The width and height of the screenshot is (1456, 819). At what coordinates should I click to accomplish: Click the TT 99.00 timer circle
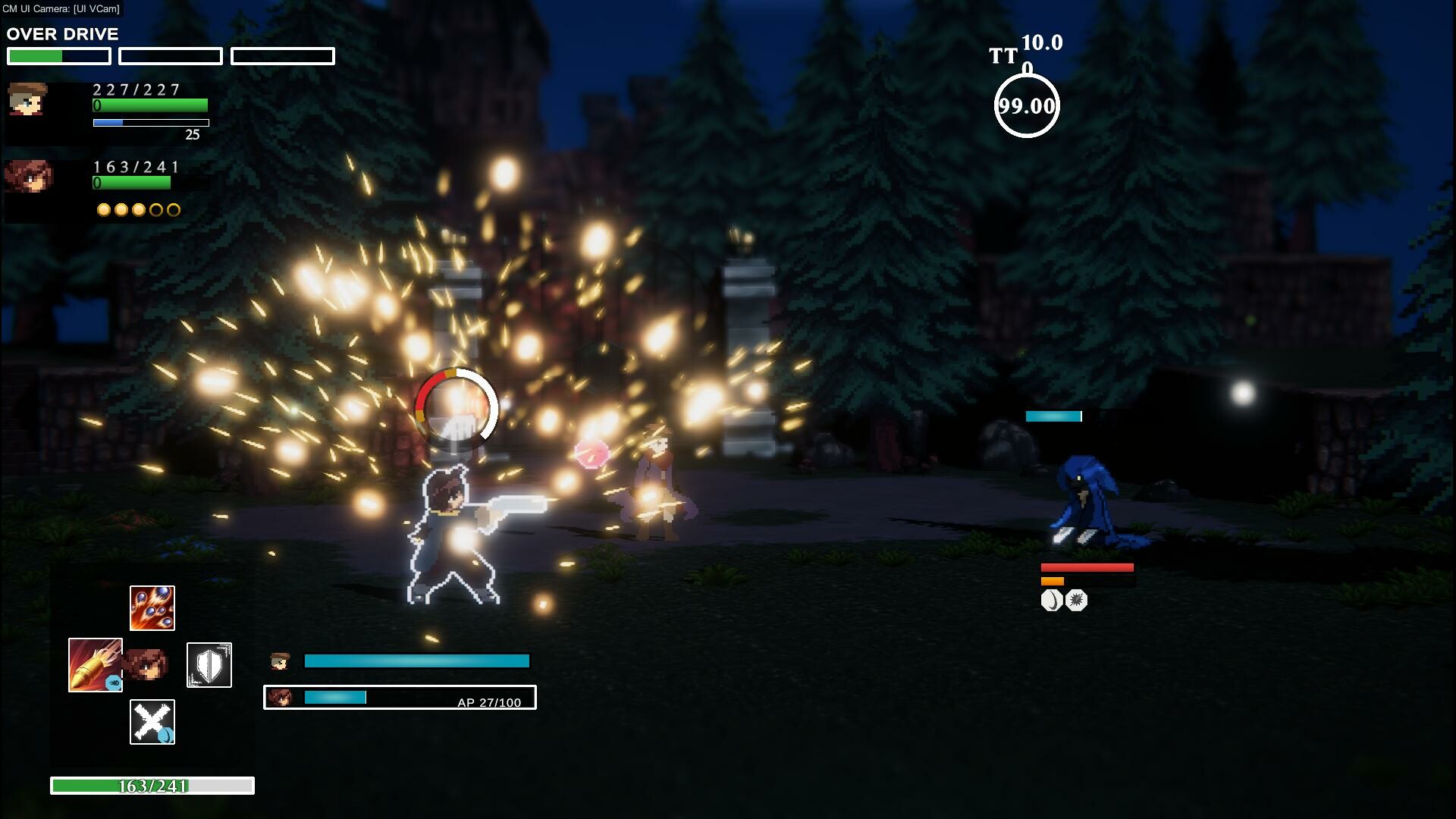pos(1028,106)
